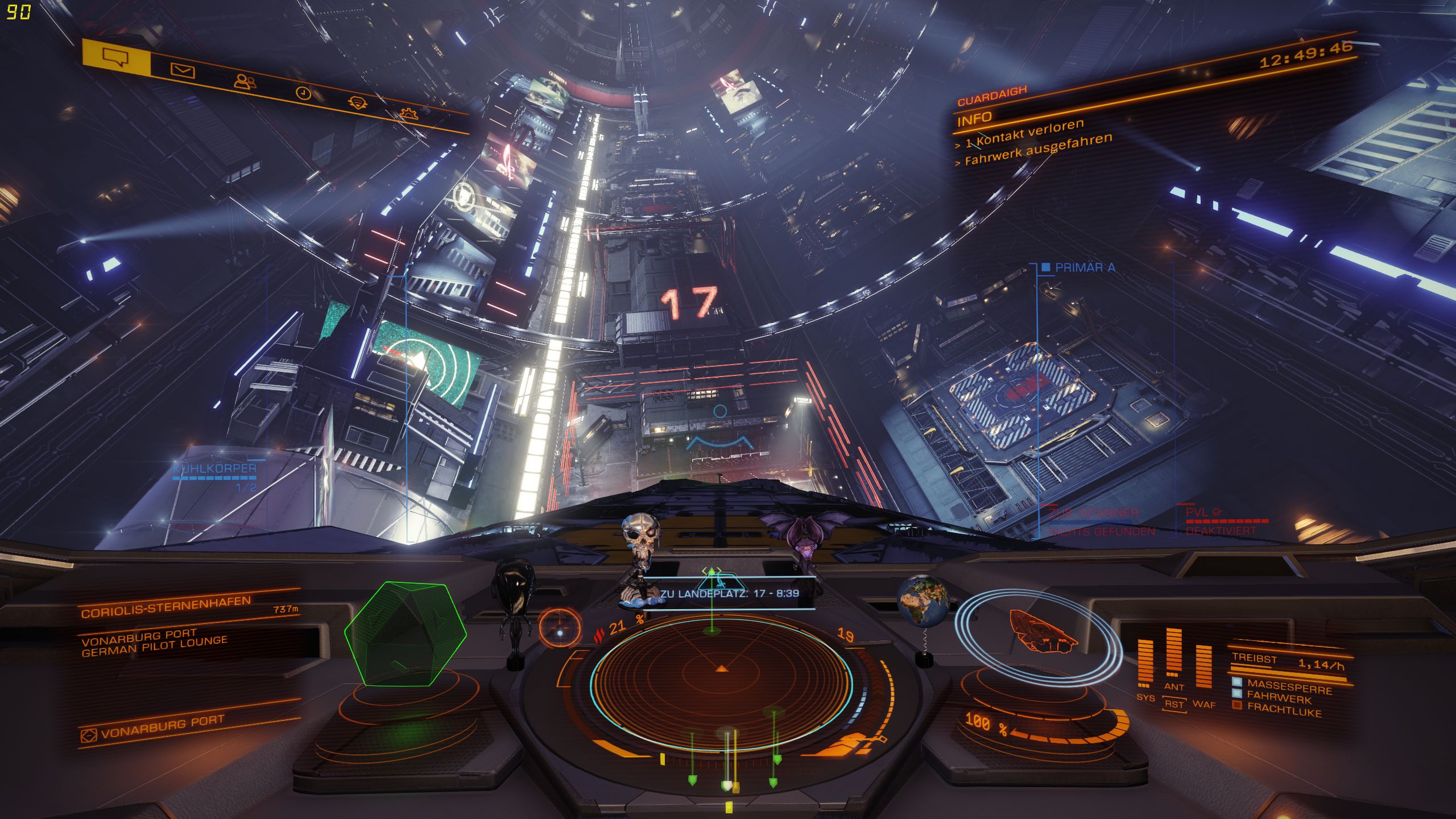This screenshot has width=1456, height=819.
Task: Select the Kühlkörper heat sink entry
Action: (x=214, y=469)
